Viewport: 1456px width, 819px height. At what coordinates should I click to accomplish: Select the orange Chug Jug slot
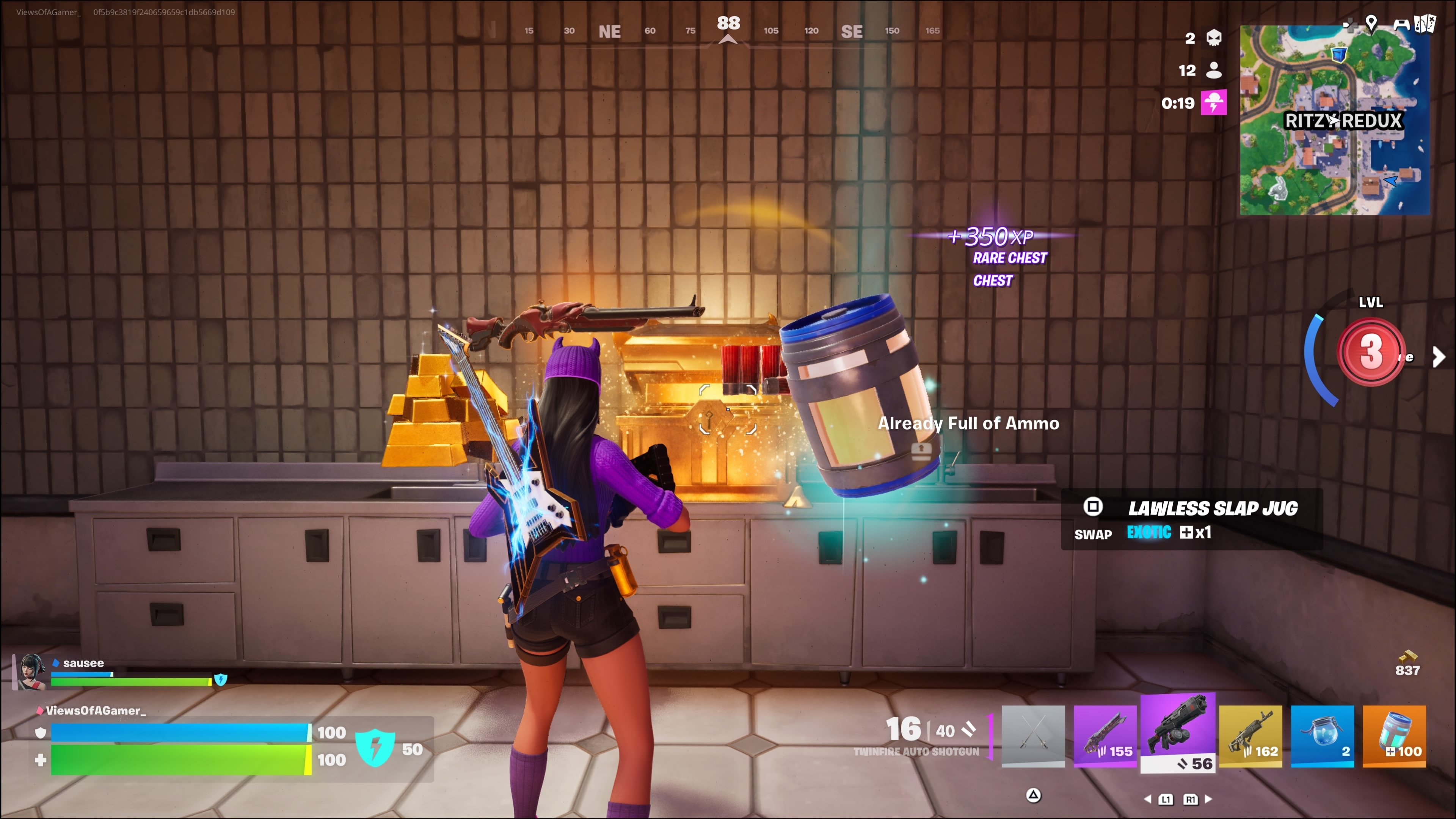1394,735
